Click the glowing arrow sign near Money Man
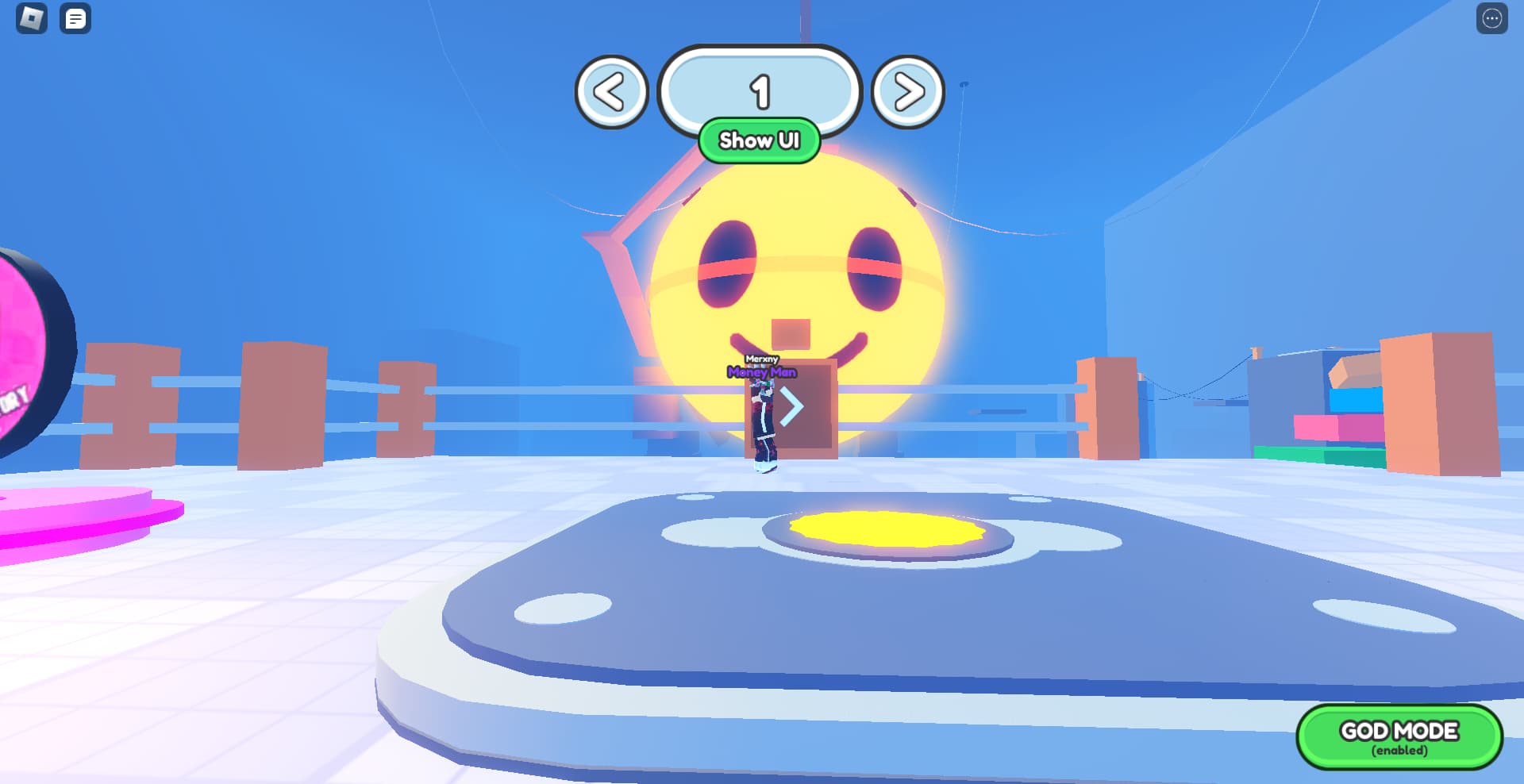This screenshot has width=1524, height=784. 791,406
